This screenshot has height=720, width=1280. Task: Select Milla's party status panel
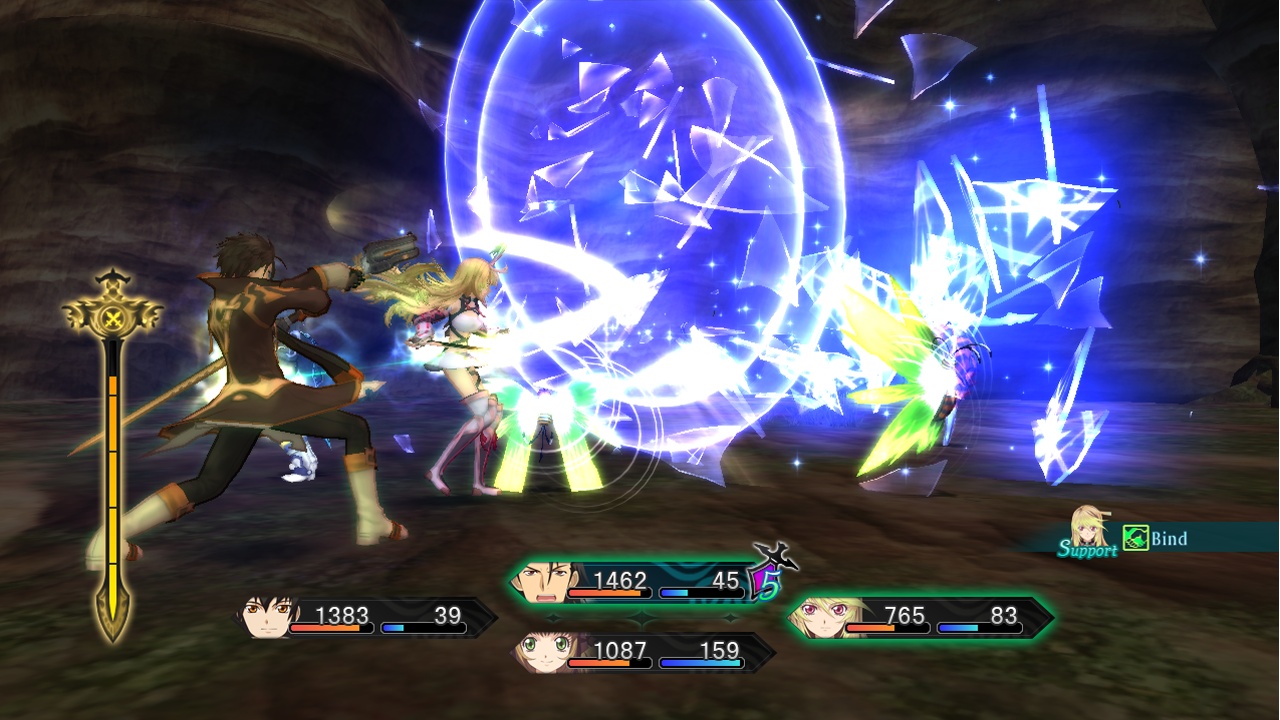click(x=921, y=618)
